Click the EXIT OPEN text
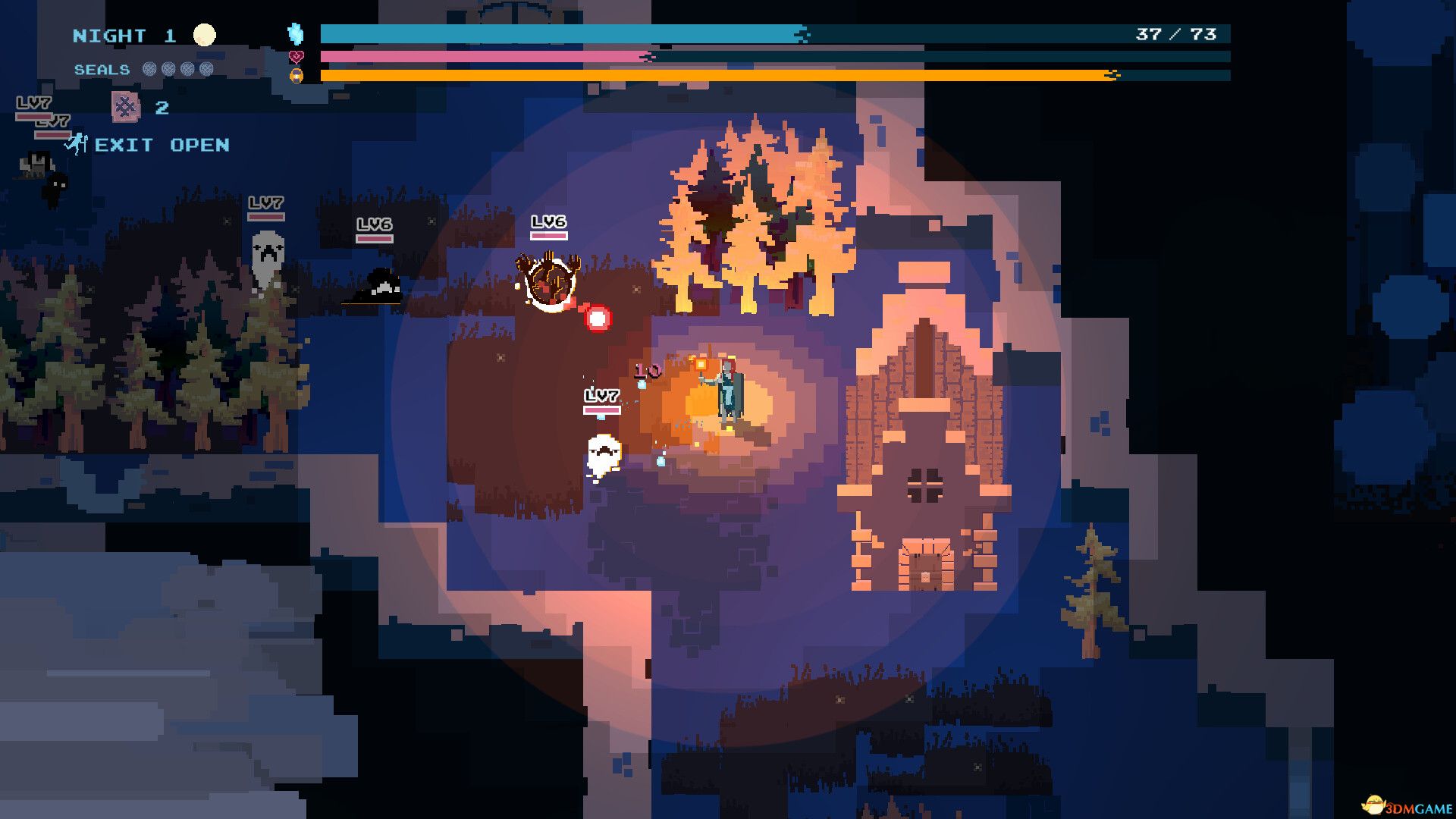This screenshot has width=1456, height=819. [x=162, y=145]
